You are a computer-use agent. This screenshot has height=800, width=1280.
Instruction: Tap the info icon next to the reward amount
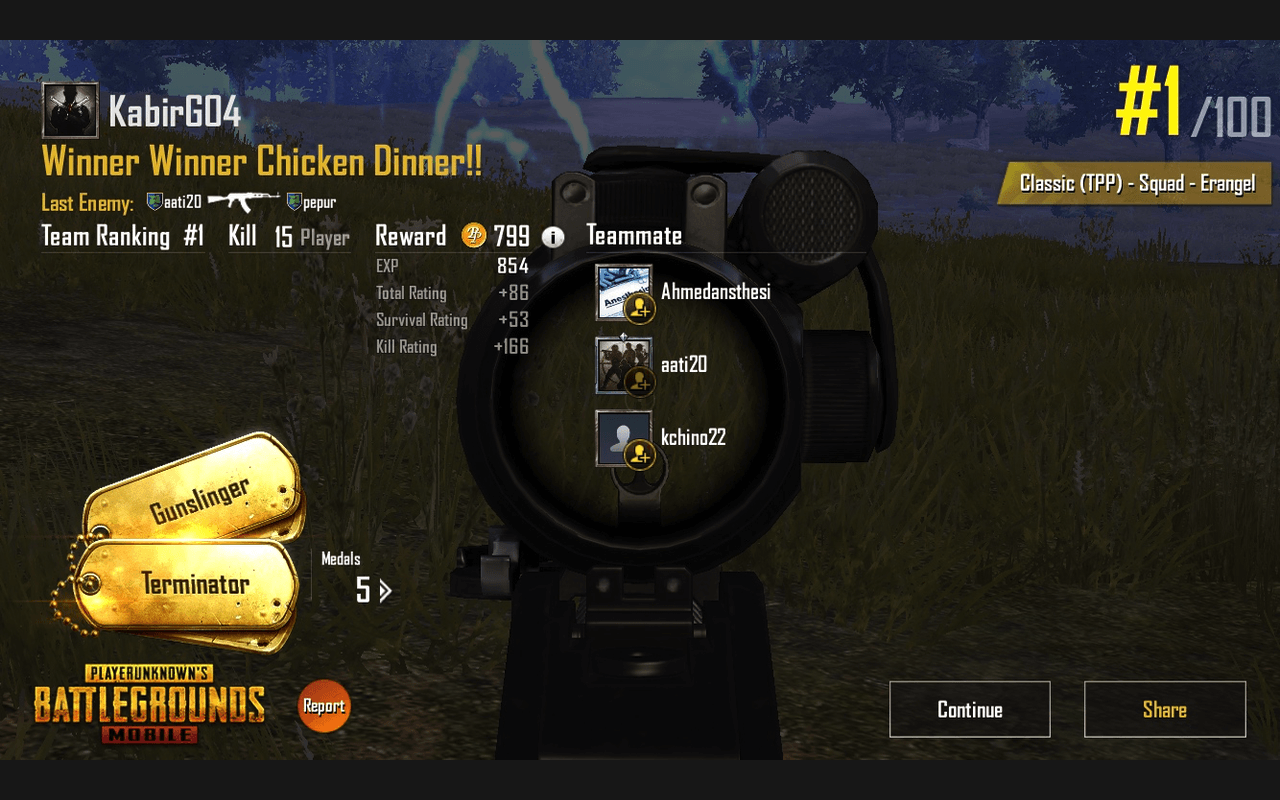pyautogui.click(x=554, y=236)
